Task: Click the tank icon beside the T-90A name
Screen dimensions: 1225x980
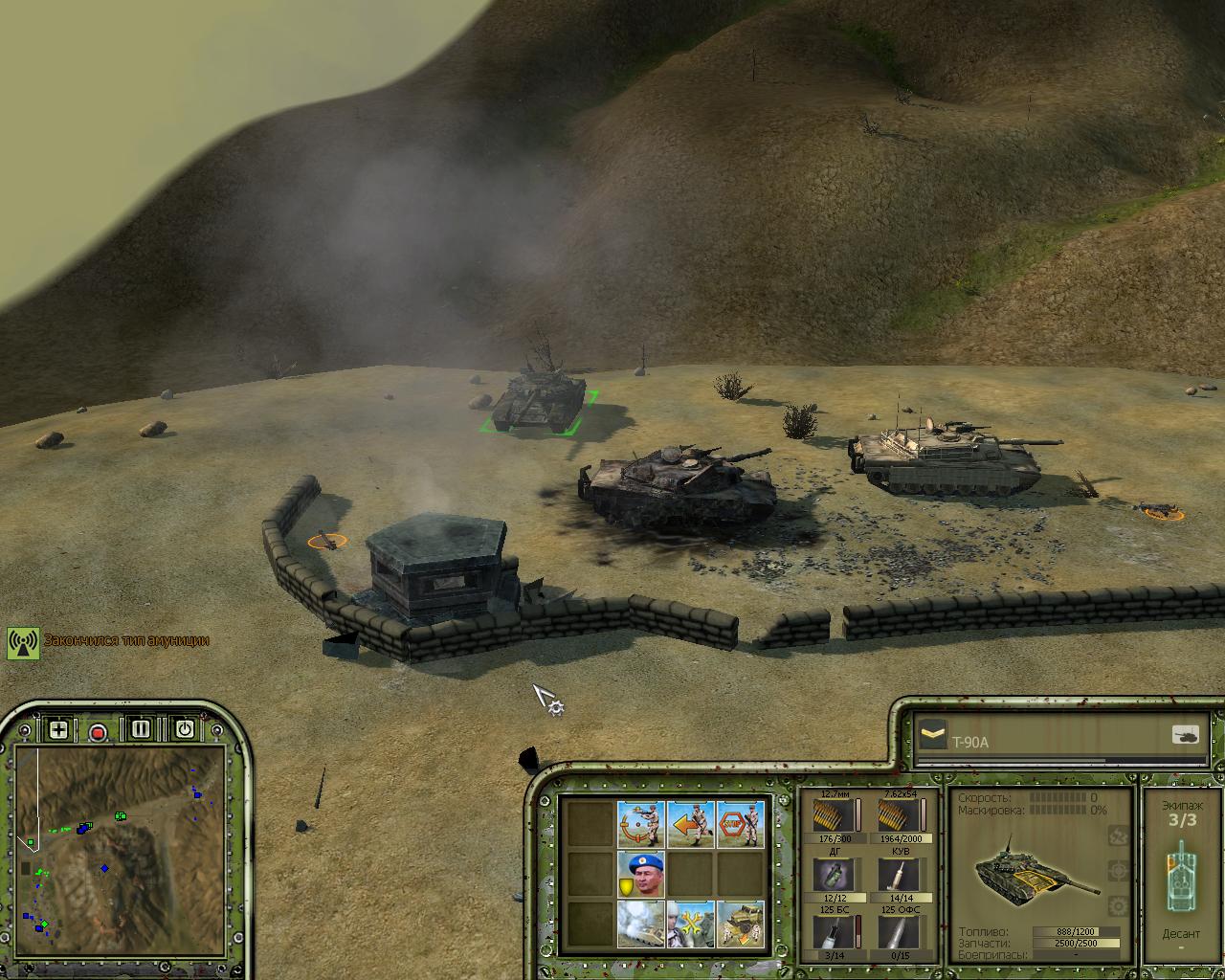Action: coord(1185,735)
